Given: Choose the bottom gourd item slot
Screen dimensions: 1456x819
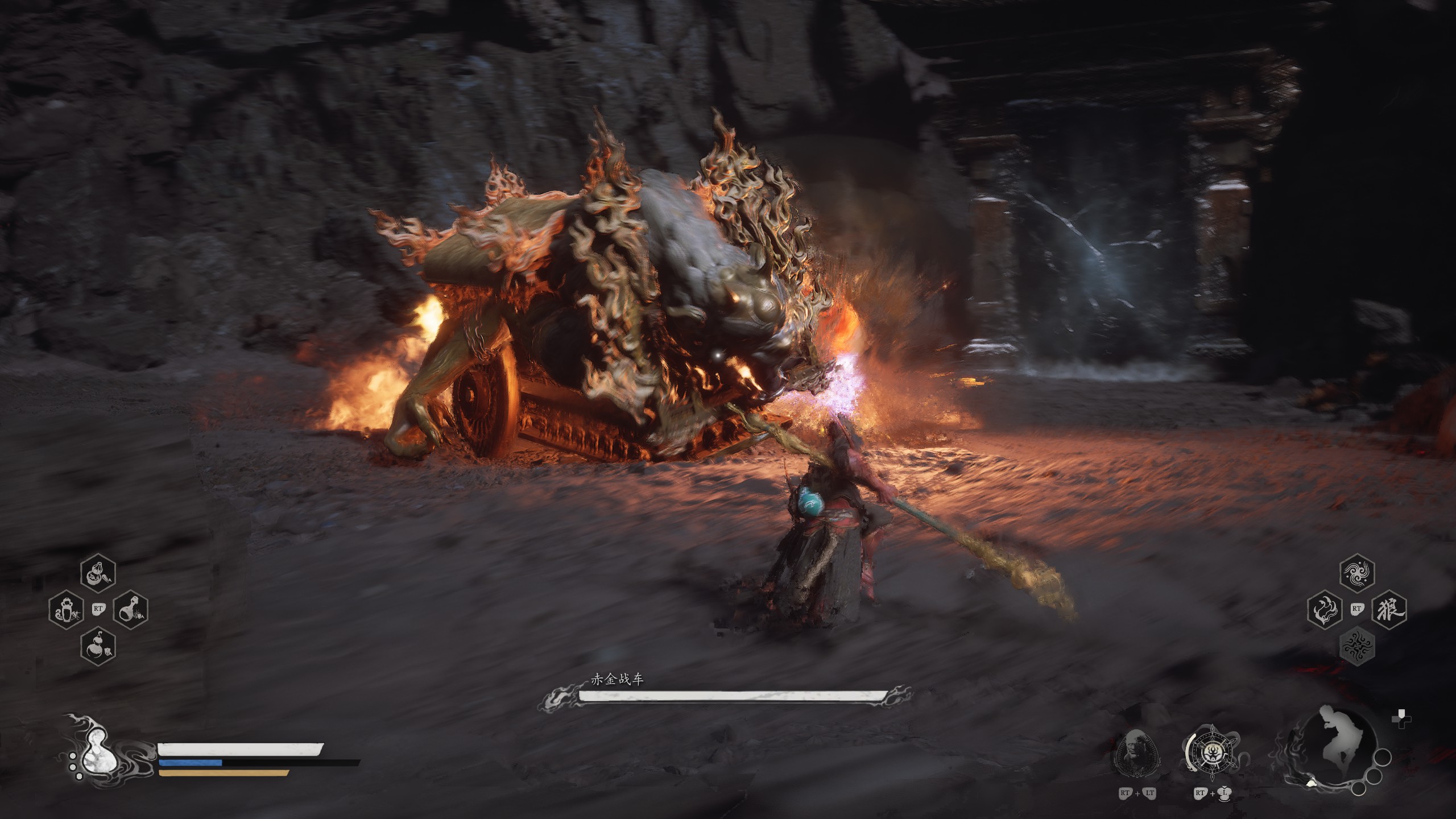Looking at the screenshot, I should pos(98,646).
